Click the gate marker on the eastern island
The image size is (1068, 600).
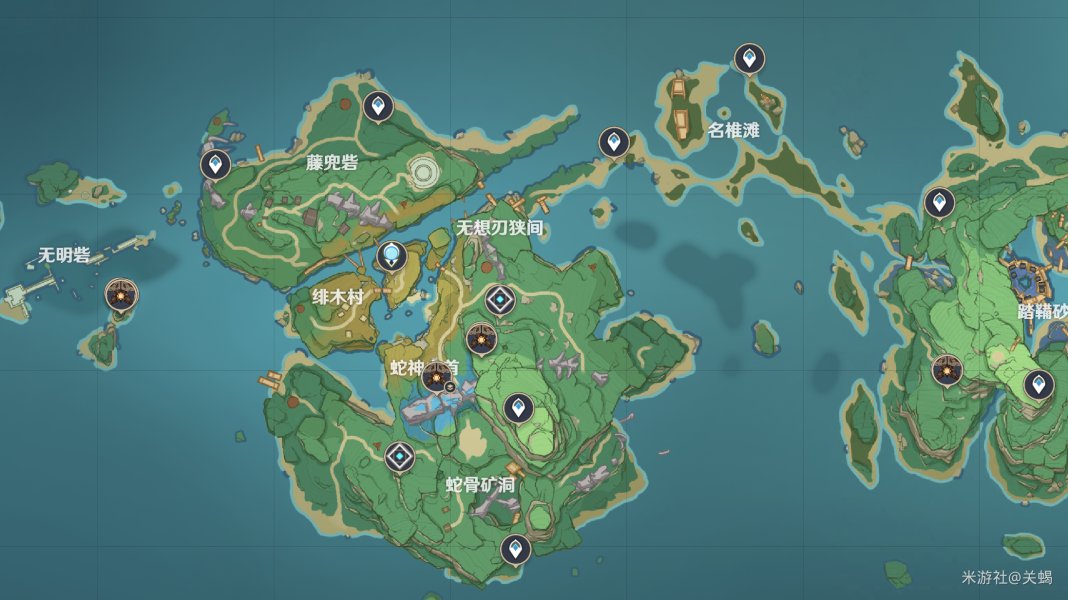[x=947, y=370]
